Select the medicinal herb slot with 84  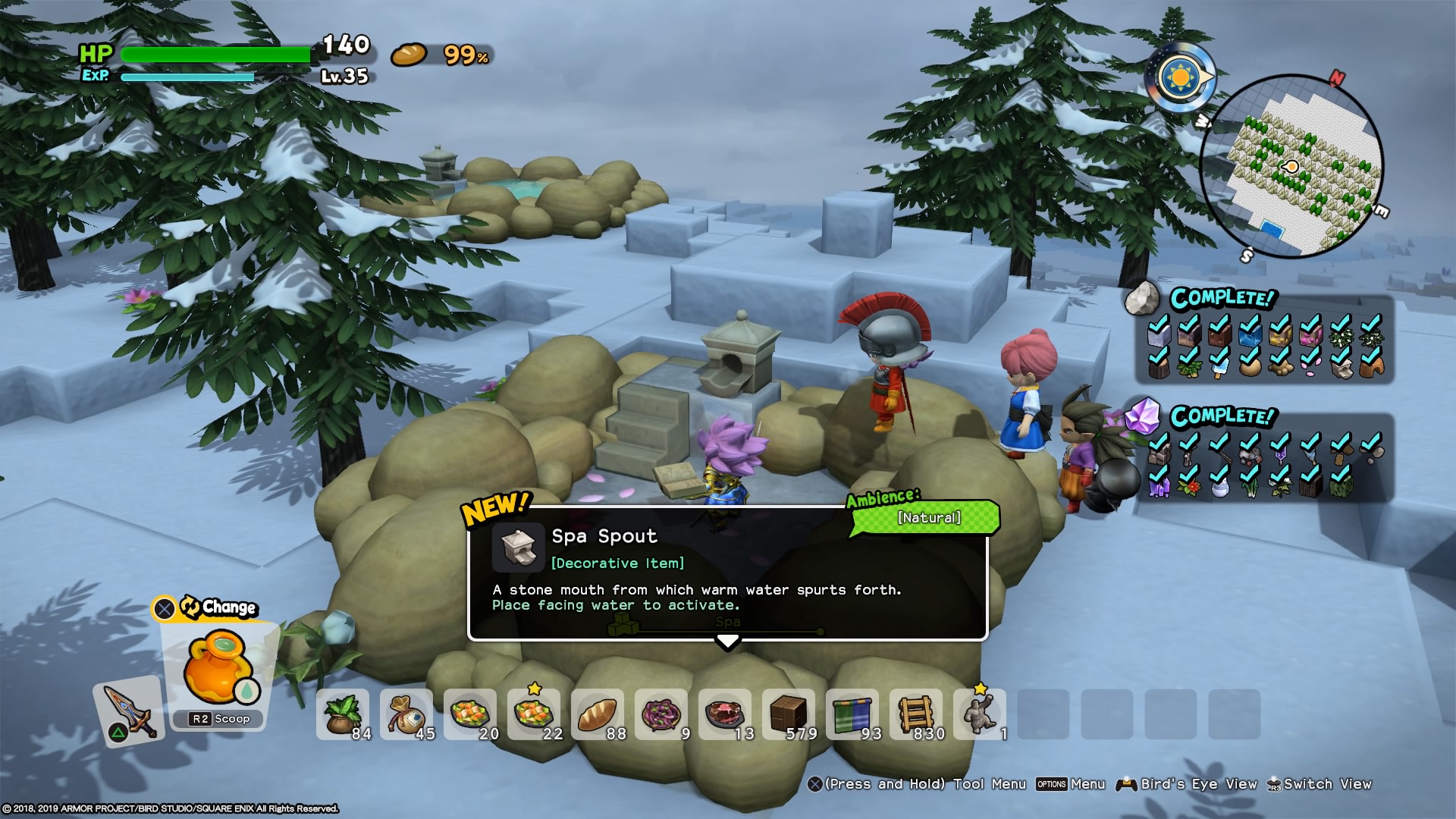click(343, 714)
